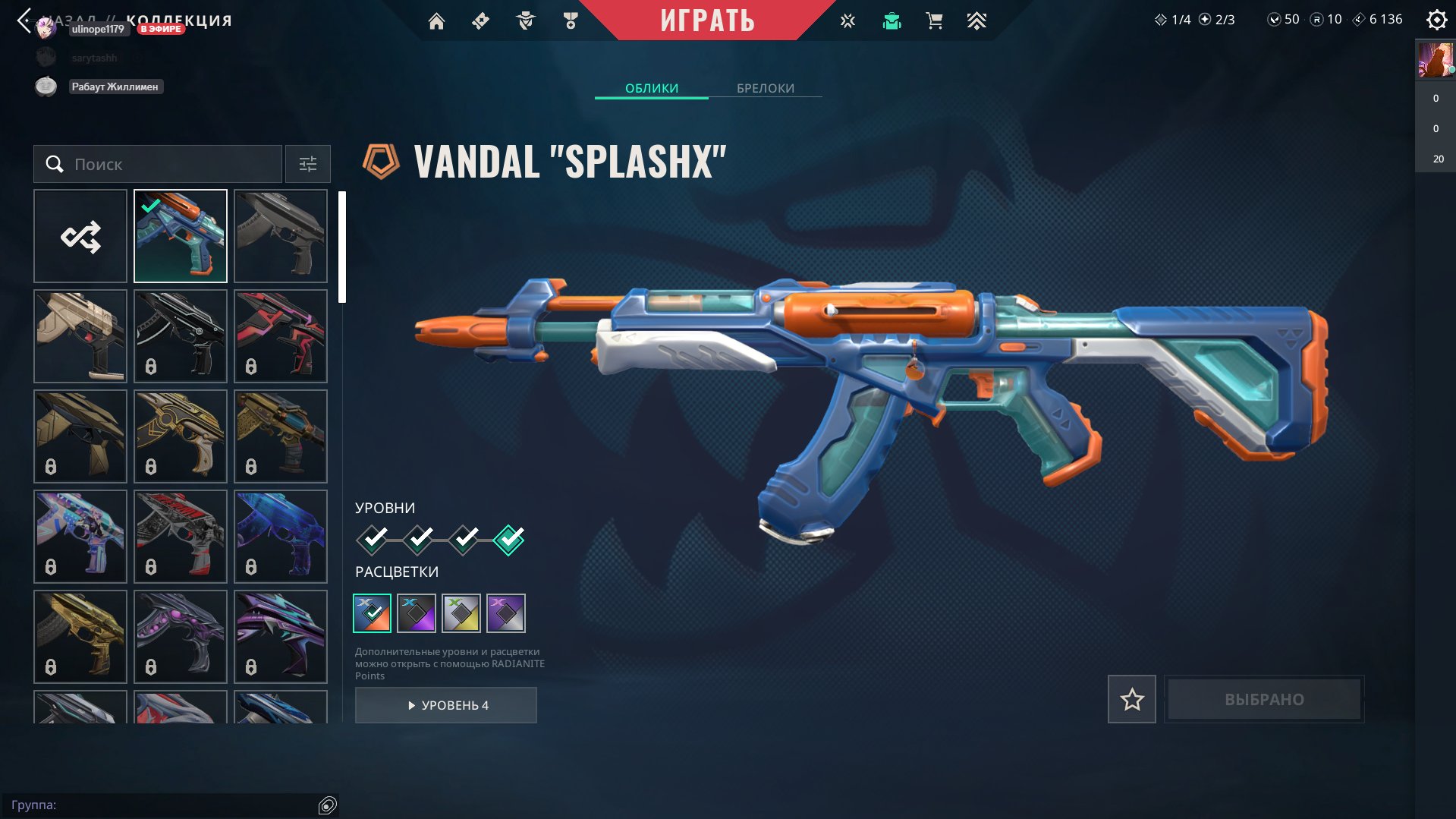Open the store shopping cart icon
Screen dimensions: 1456x819
(x=934, y=21)
